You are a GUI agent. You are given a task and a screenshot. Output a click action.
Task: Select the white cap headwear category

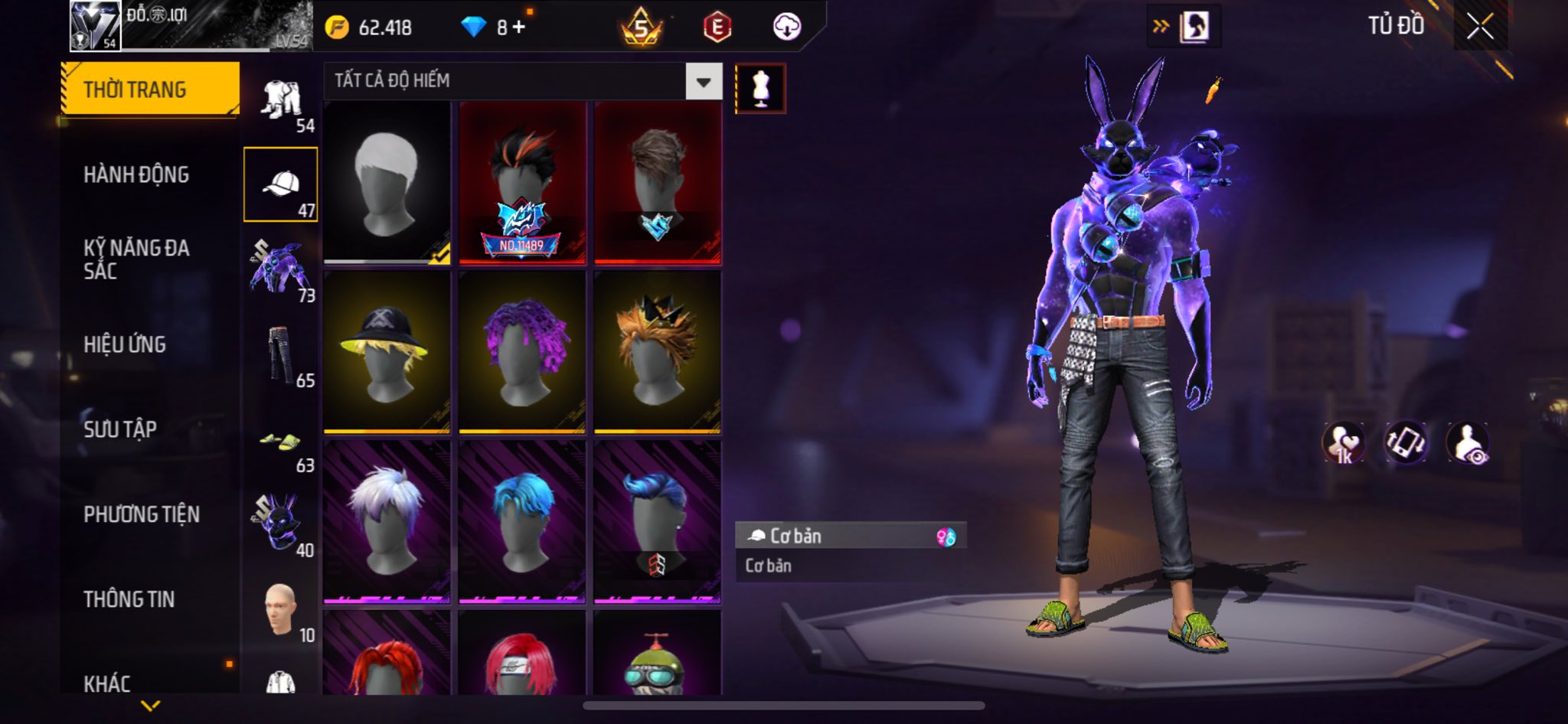click(x=281, y=184)
